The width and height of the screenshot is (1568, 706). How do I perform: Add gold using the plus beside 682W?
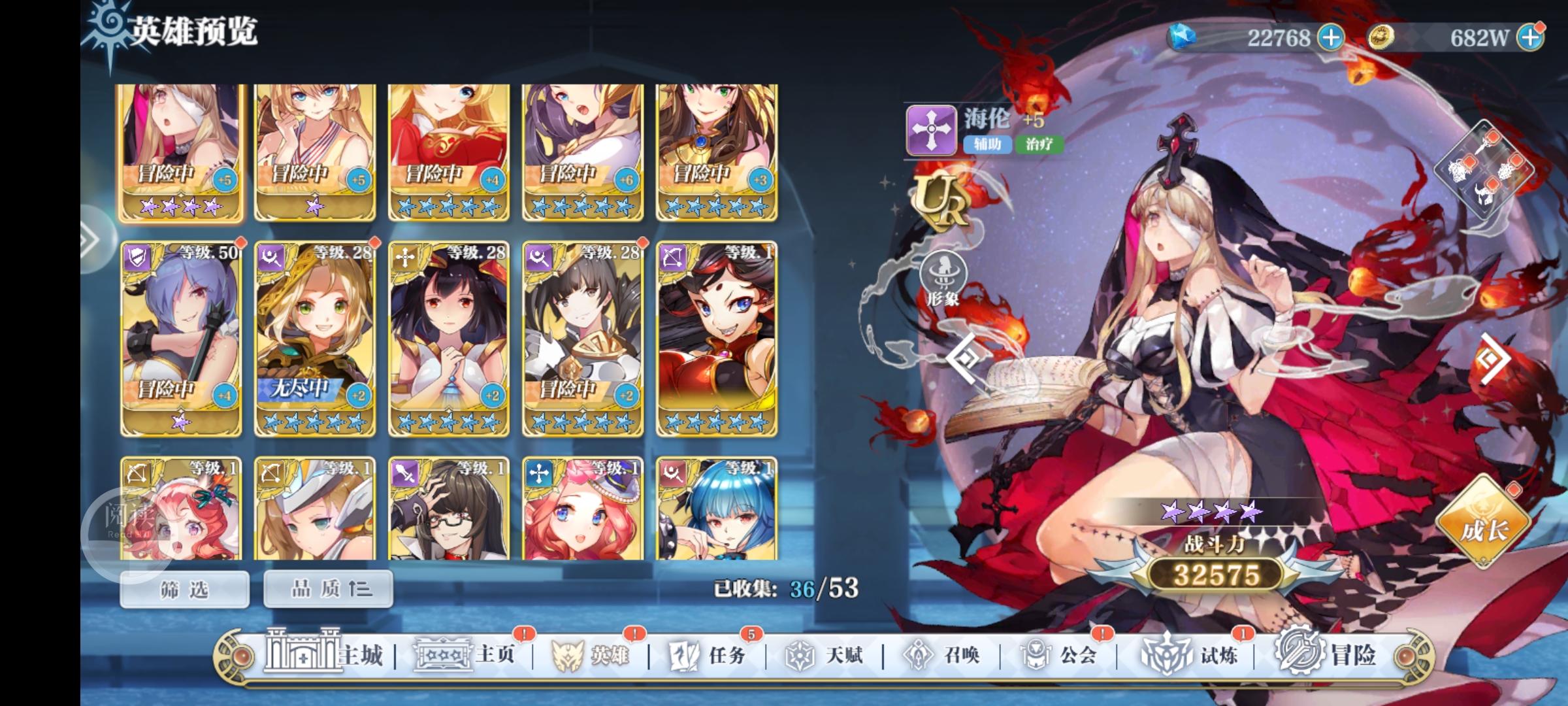pos(1543,37)
